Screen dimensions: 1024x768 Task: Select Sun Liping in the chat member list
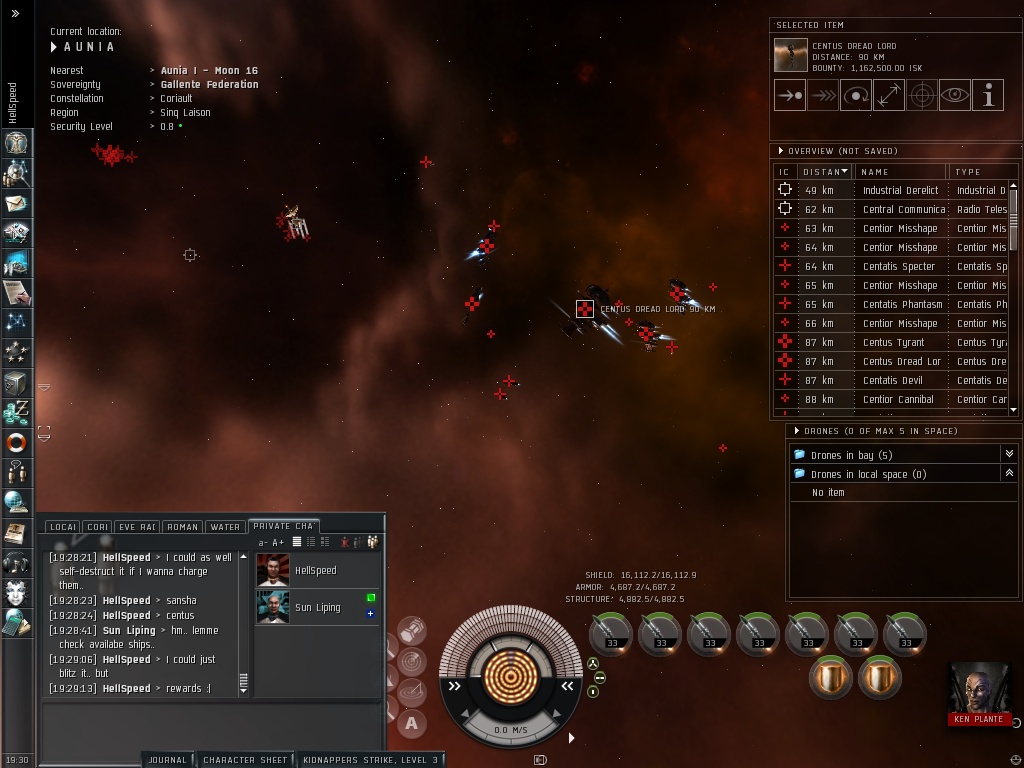[317, 607]
